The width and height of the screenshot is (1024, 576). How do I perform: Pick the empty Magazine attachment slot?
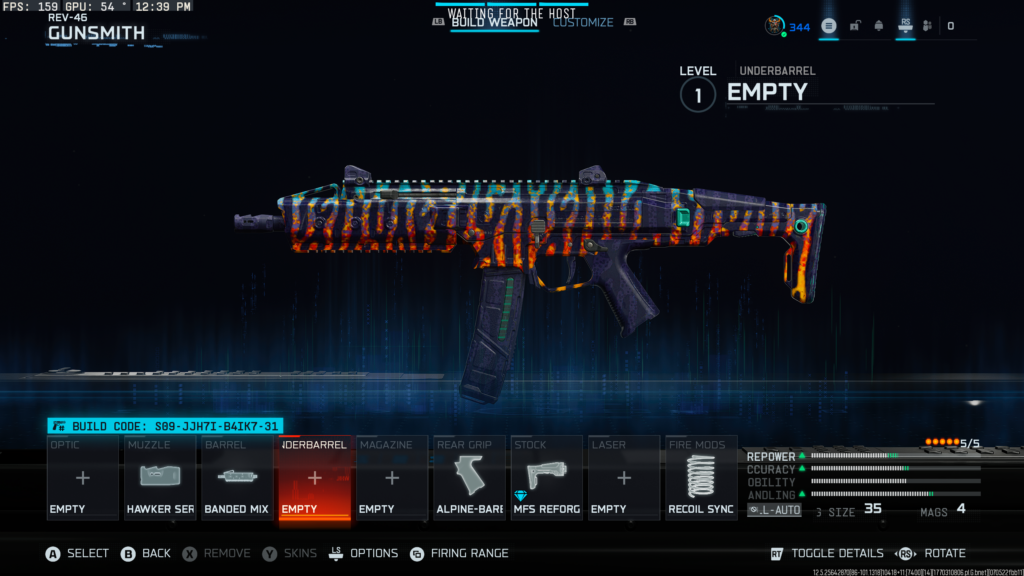391,478
